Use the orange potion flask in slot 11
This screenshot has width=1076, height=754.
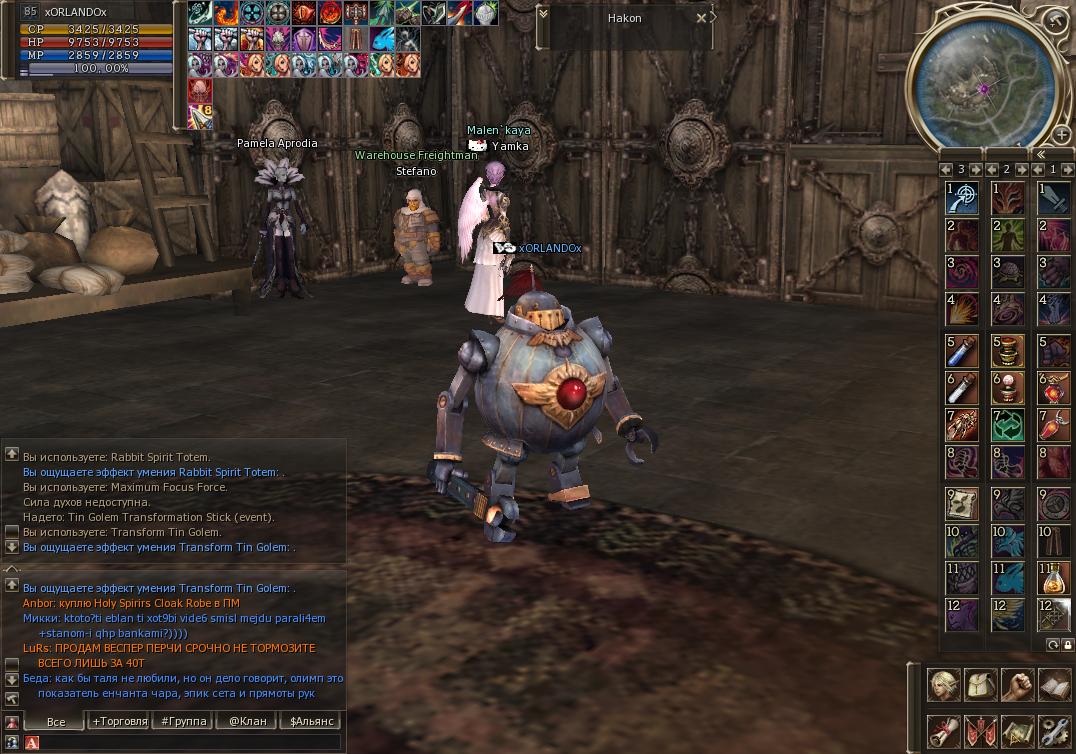(1054, 577)
